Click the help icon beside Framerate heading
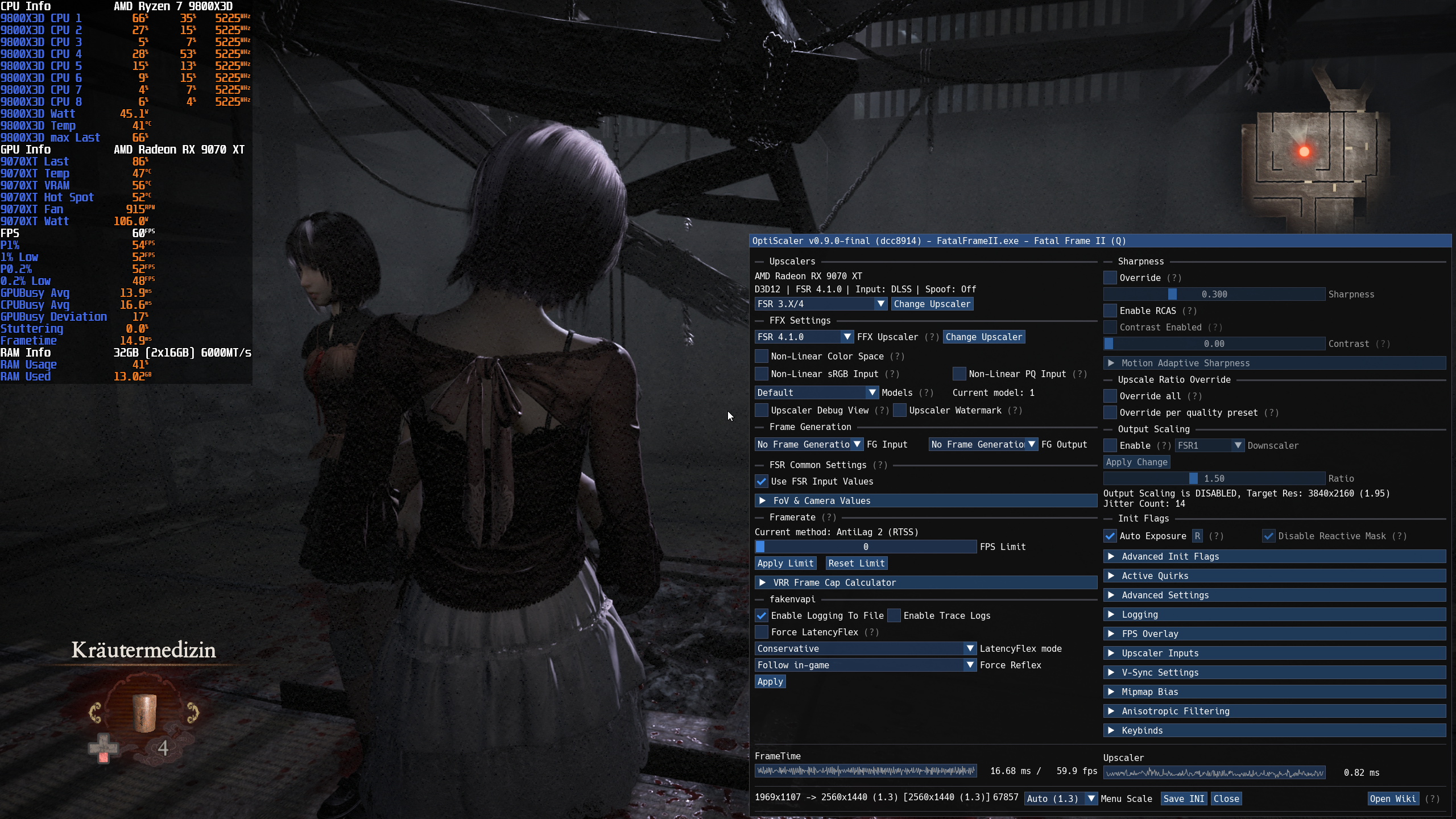 (x=829, y=518)
